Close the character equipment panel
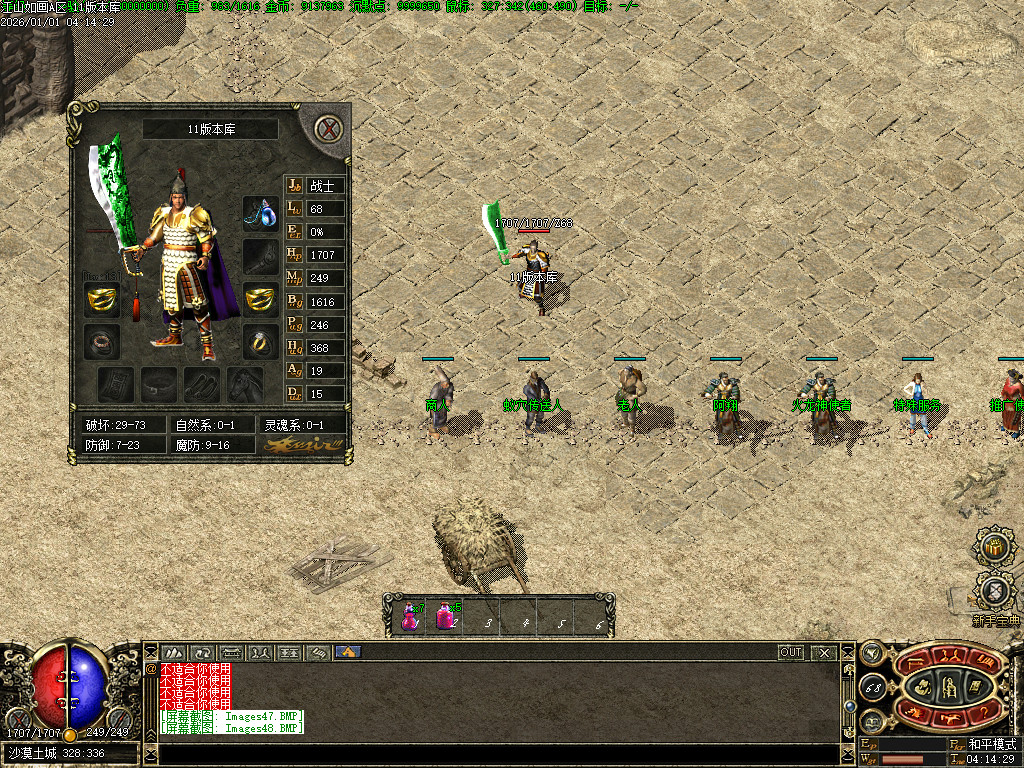 point(327,129)
